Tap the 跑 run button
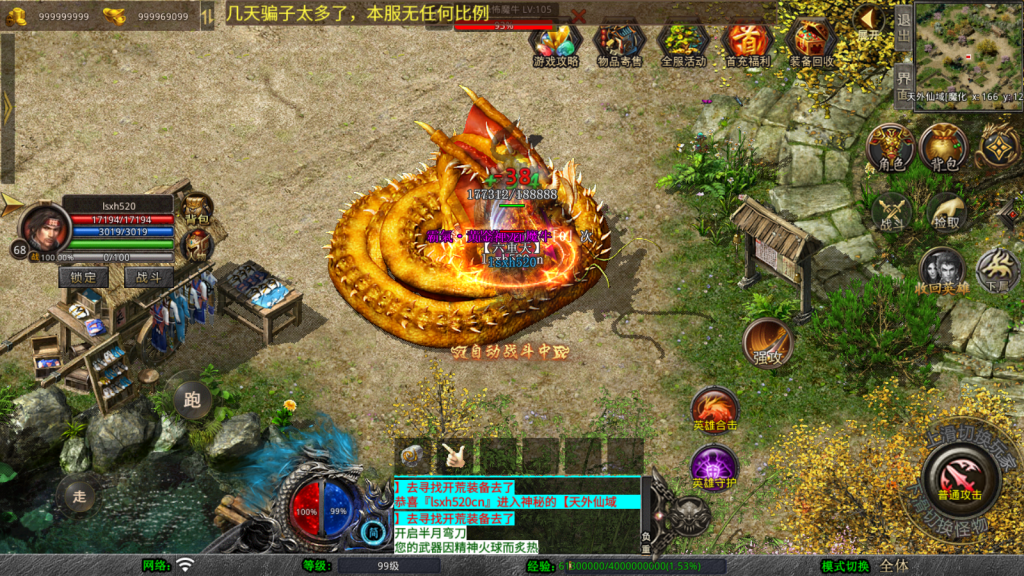 coord(191,398)
